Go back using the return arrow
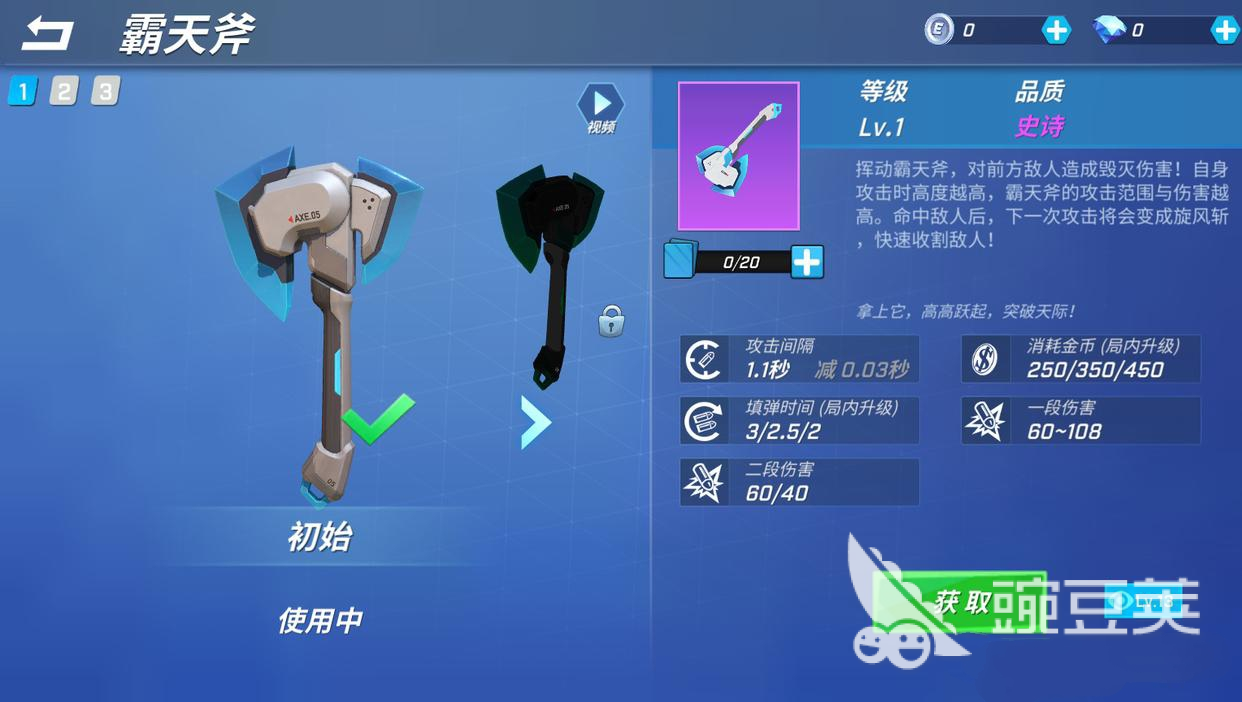Screen dimensions: 1242x702 pos(47,34)
